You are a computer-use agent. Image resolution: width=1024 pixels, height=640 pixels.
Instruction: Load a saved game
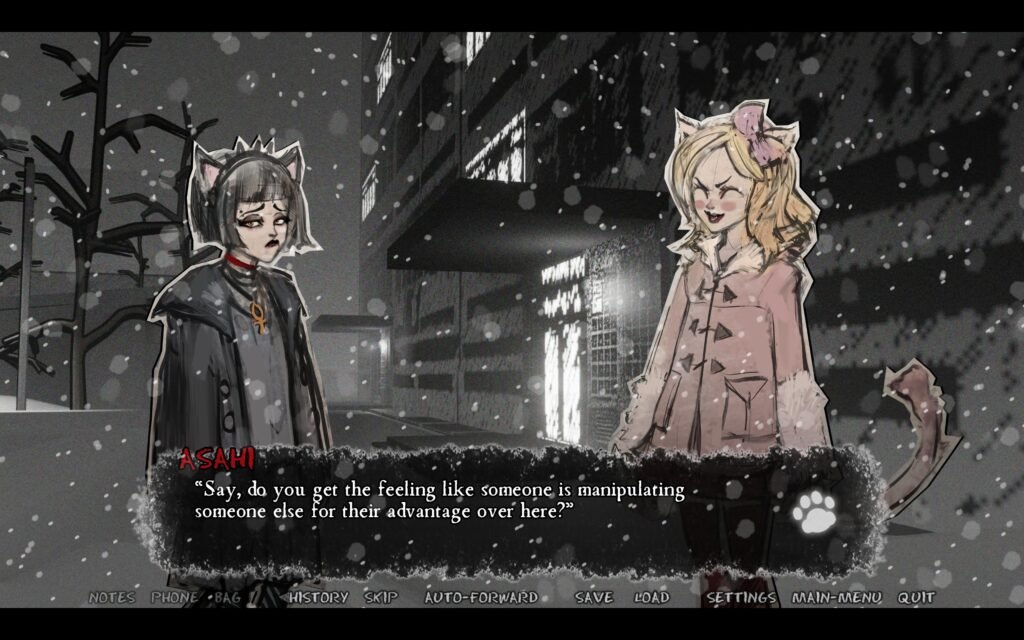point(651,598)
